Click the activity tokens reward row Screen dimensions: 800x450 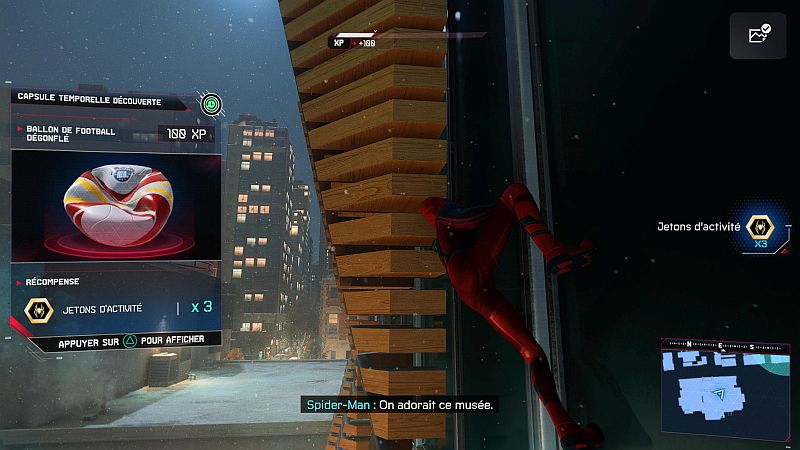(117, 308)
